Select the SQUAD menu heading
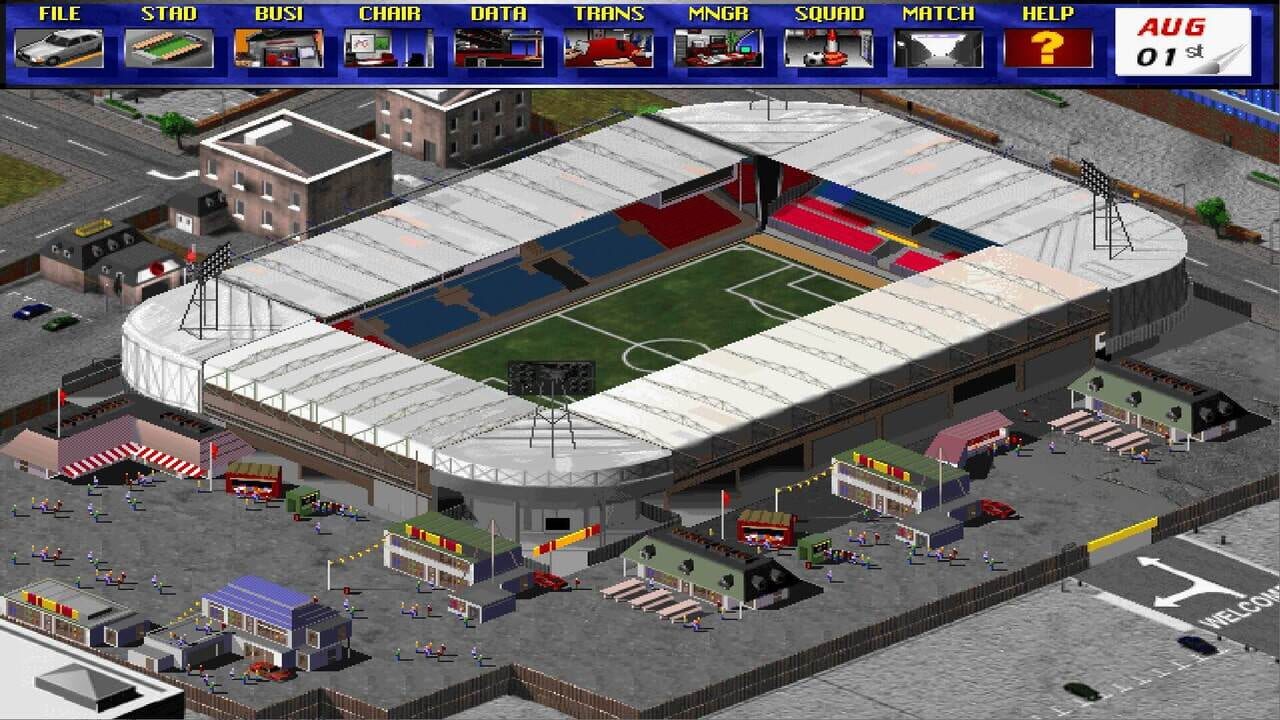Viewport: 1280px width, 720px height. [x=826, y=13]
